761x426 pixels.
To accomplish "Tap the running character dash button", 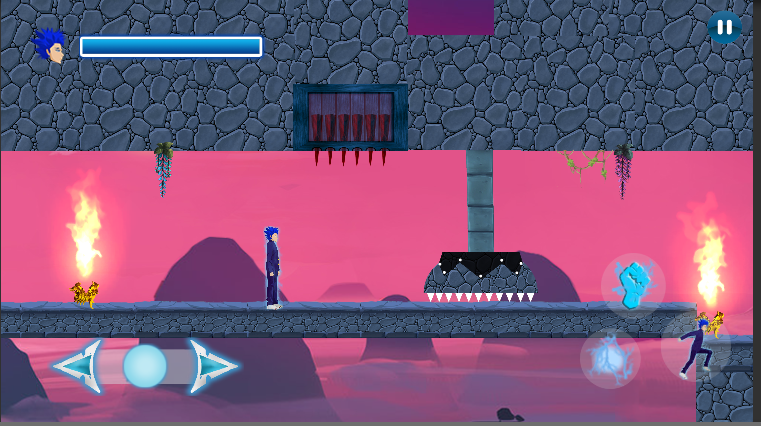I will click(x=695, y=347).
